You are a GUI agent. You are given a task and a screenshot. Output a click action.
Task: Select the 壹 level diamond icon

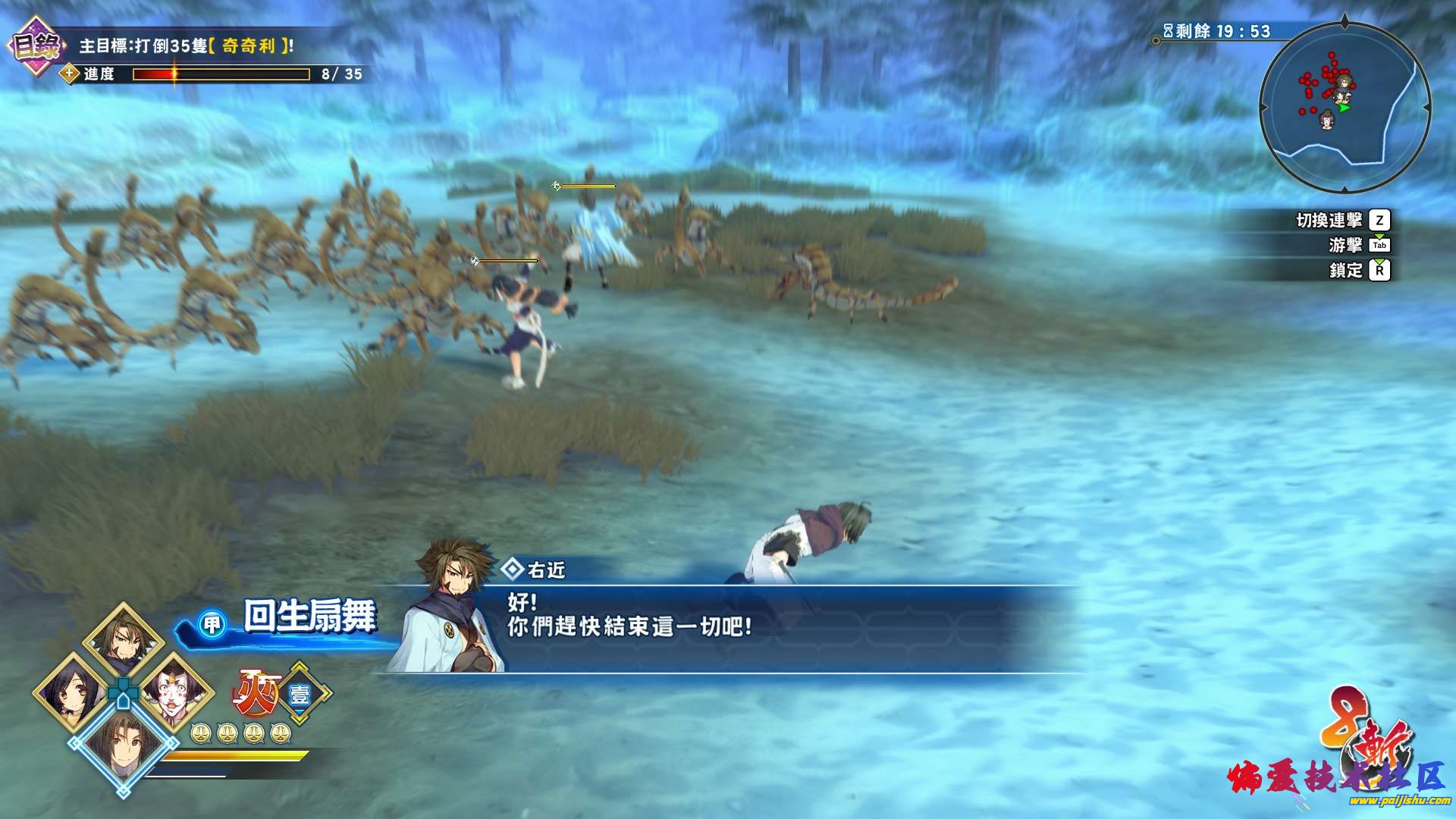point(300,694)
